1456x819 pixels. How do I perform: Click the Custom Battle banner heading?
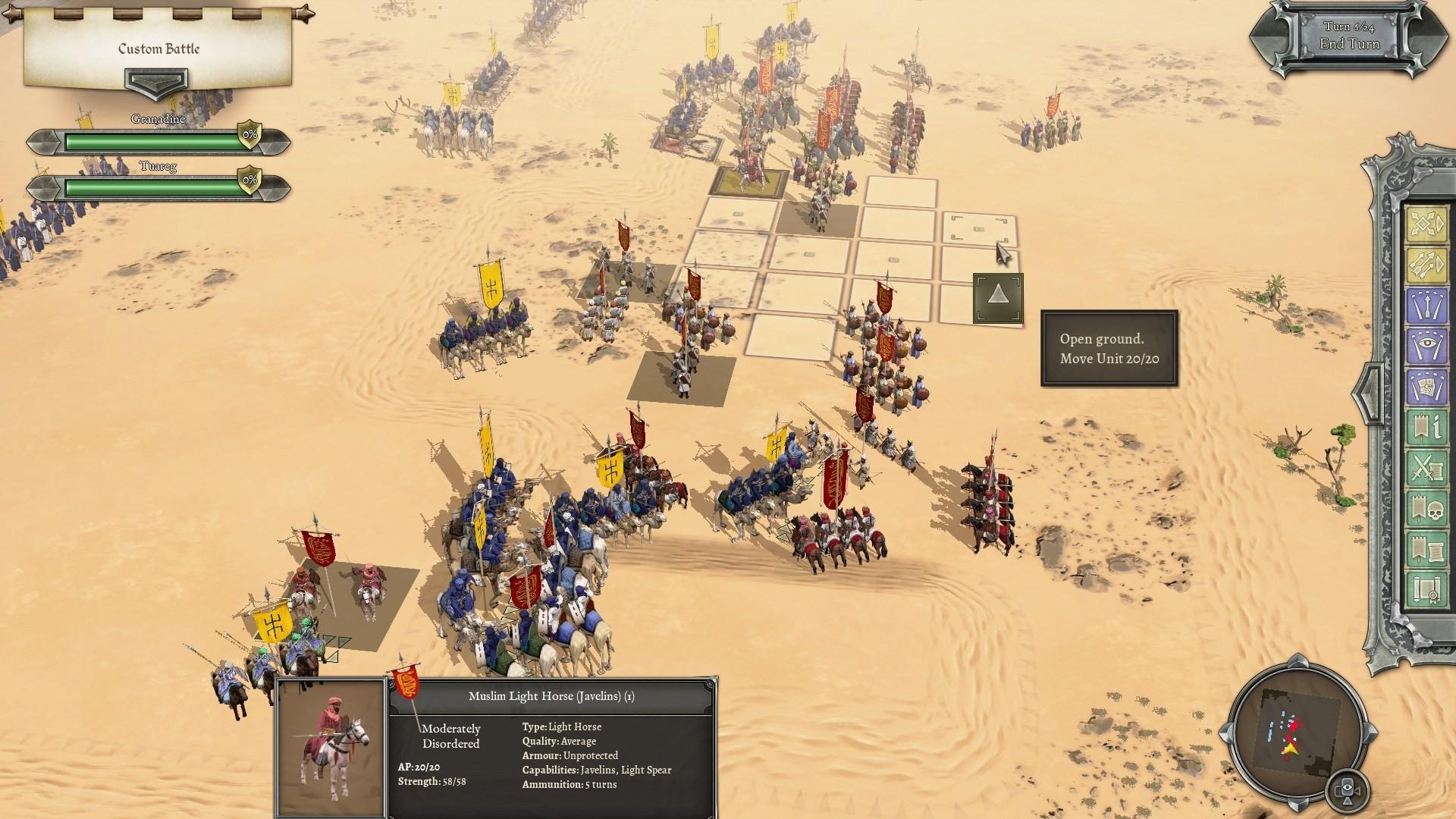pos(157,49)
